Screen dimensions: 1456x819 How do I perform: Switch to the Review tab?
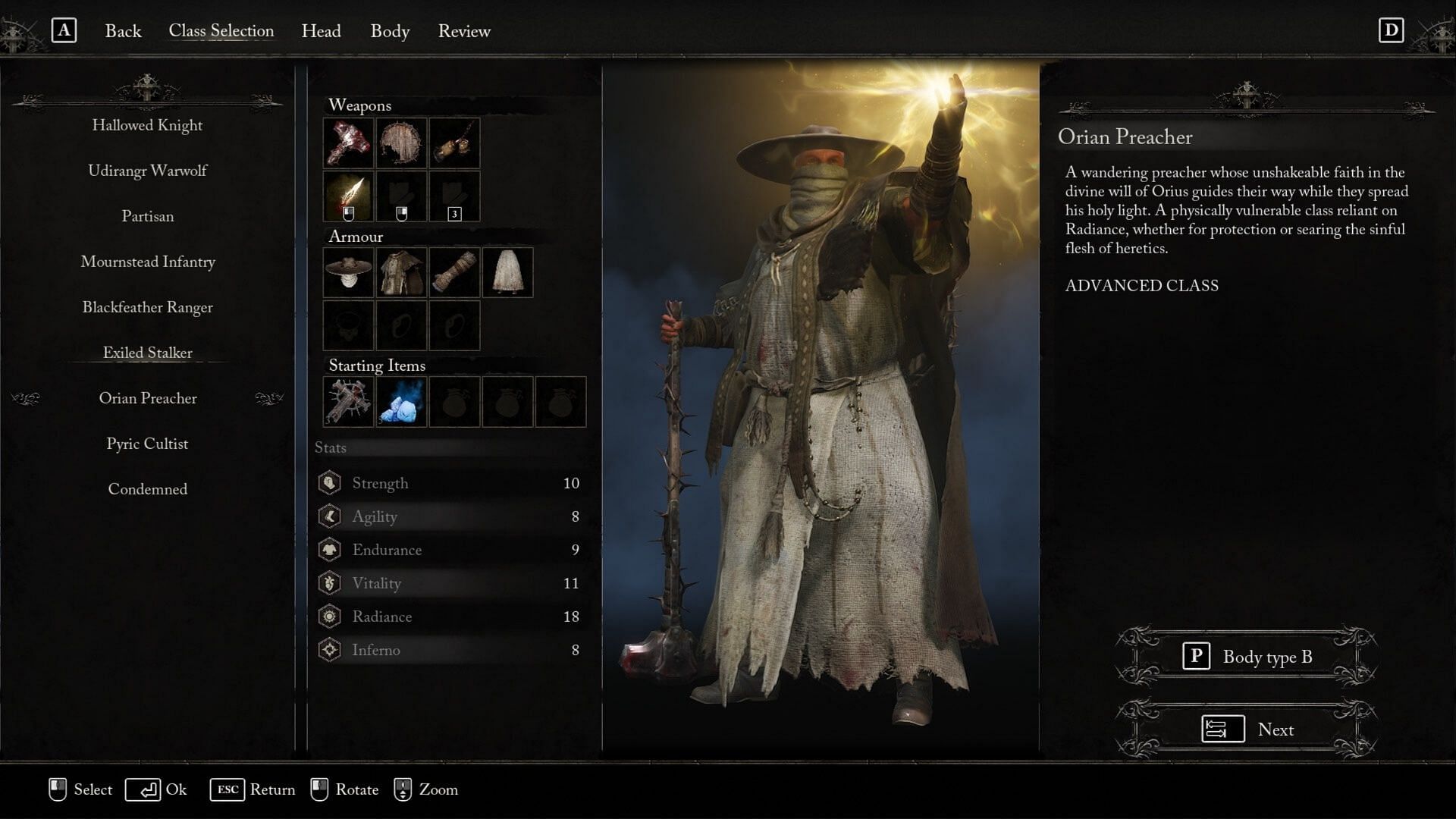point(464,31)
